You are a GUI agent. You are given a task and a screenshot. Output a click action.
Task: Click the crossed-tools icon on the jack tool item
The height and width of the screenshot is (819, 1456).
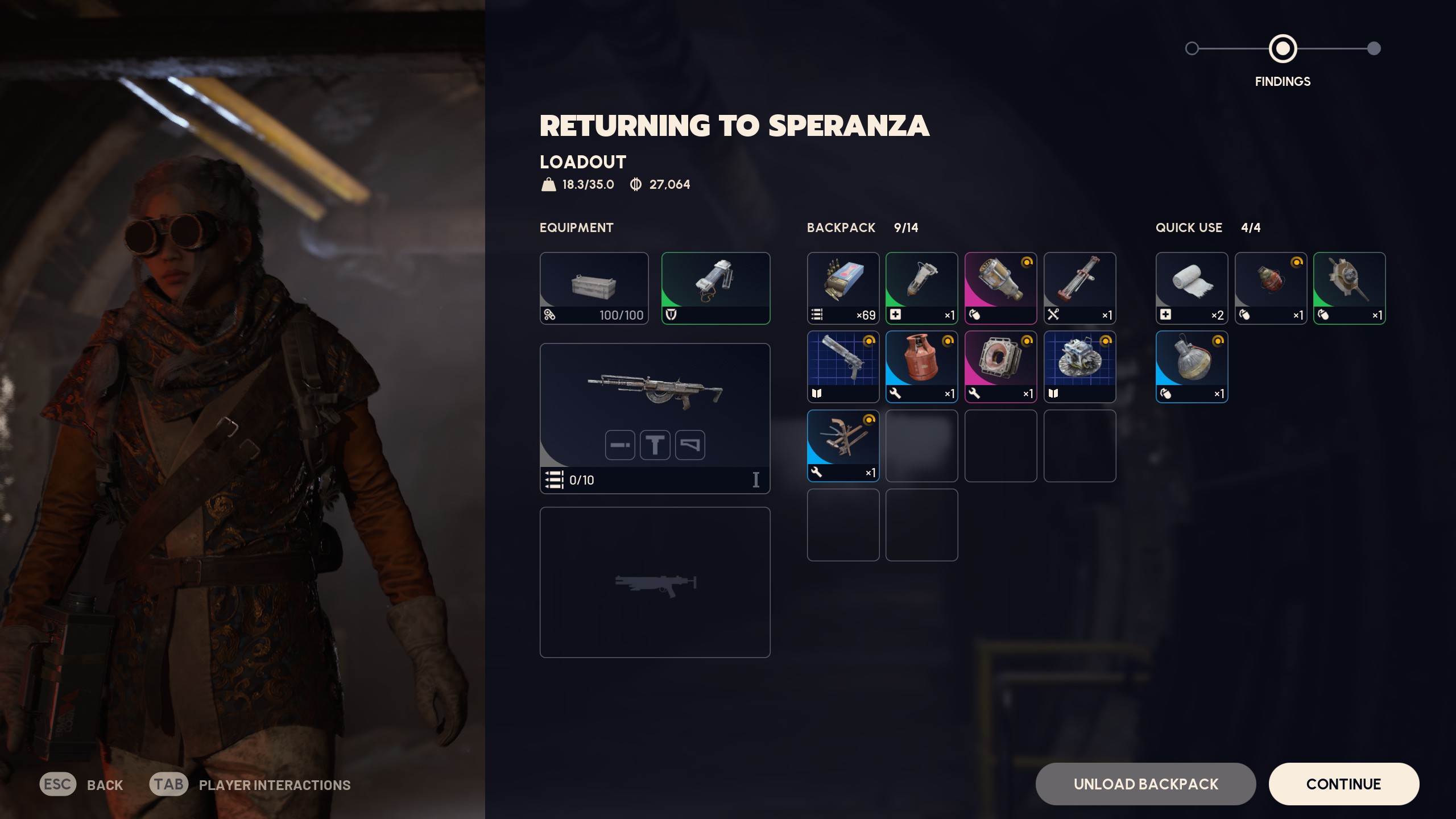(x=1055, y=315)
